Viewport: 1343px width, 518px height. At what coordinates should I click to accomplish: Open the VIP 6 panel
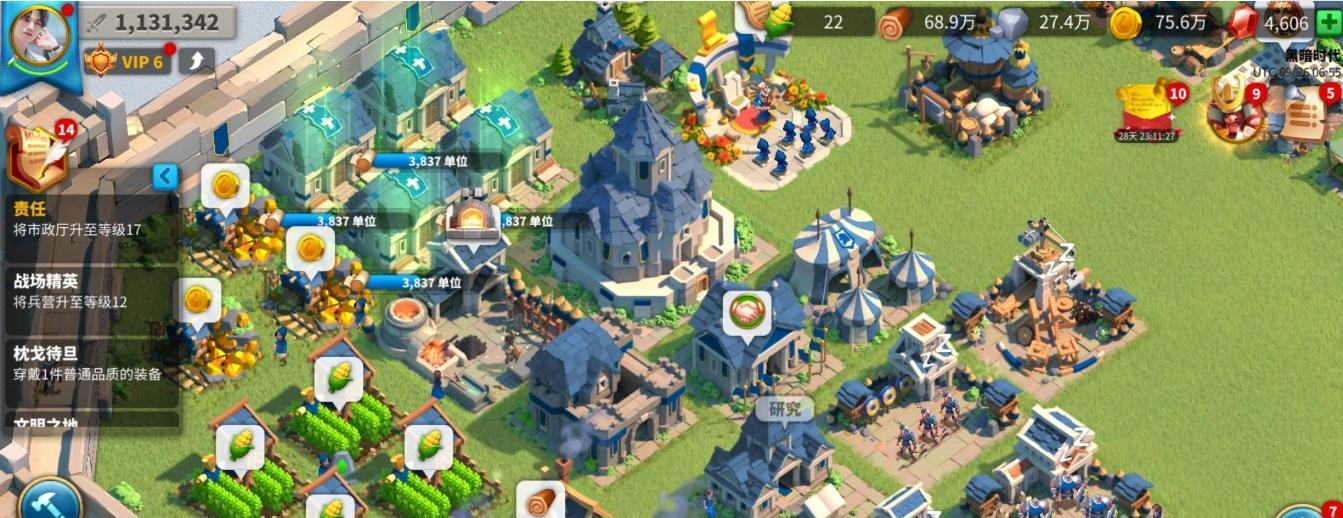tap(126, 62)
